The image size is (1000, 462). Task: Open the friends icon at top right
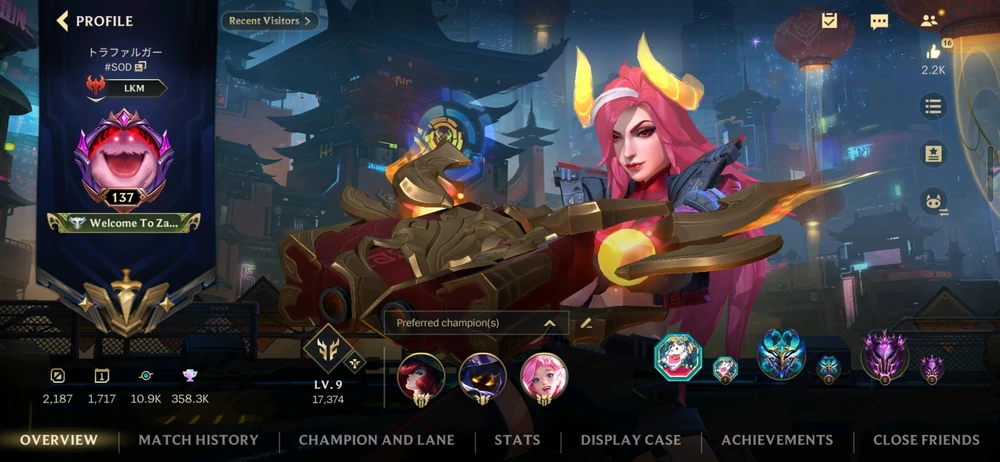(x=930, y=21)
